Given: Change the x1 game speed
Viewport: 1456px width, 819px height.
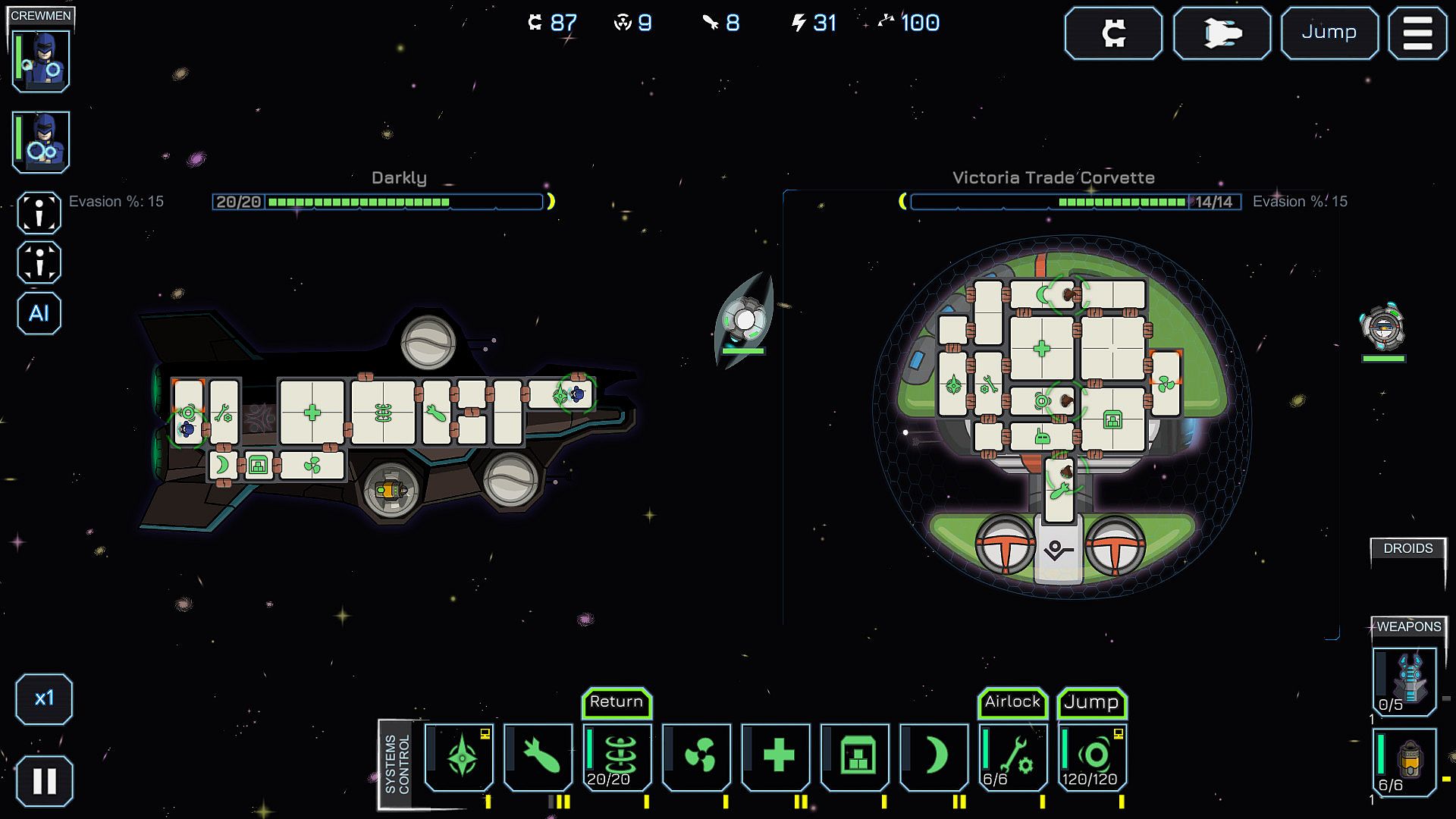Looking at the screenshot, I should click(44, 698).
